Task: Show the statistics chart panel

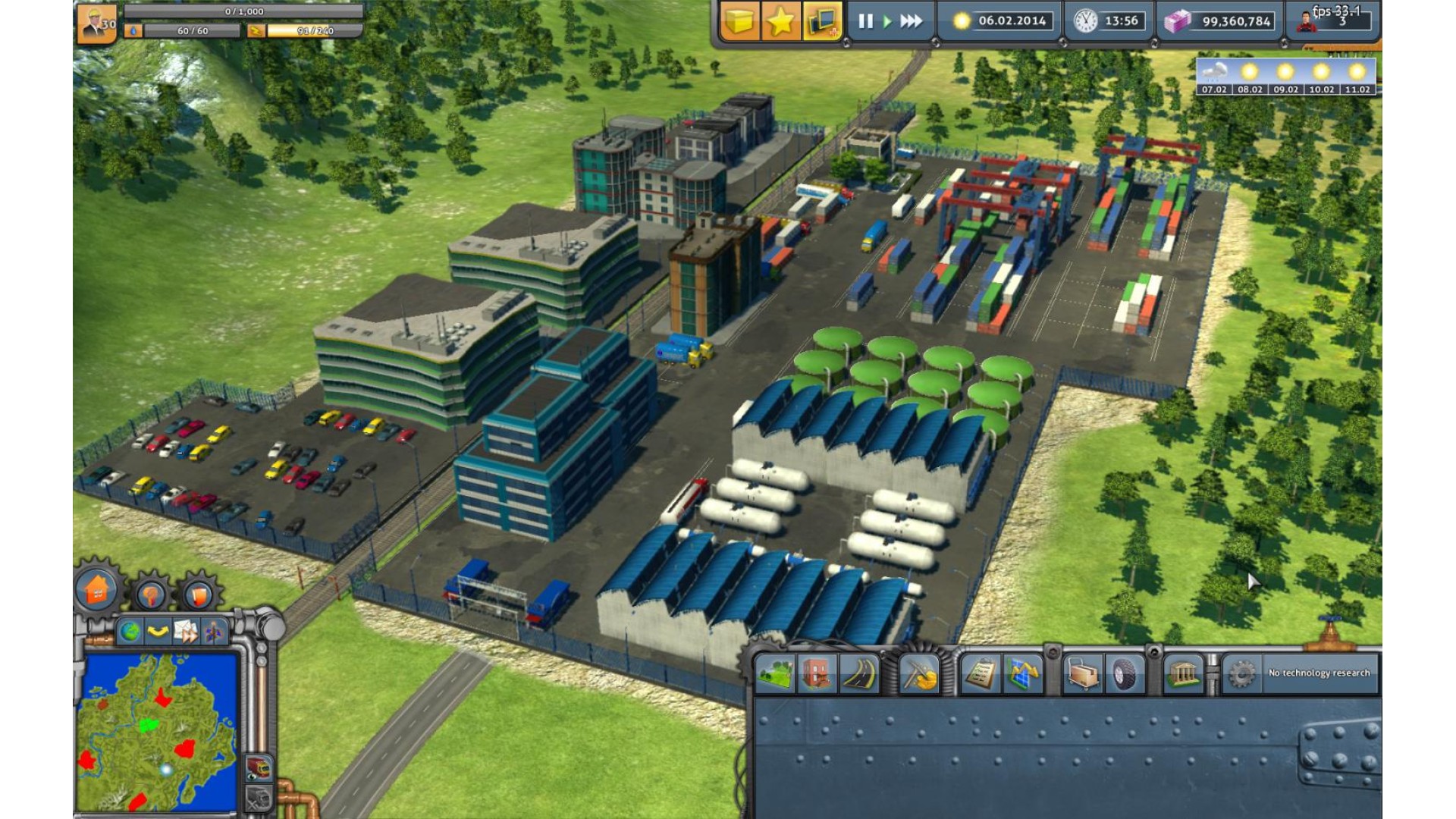Action: click(x=1021, y=673)
